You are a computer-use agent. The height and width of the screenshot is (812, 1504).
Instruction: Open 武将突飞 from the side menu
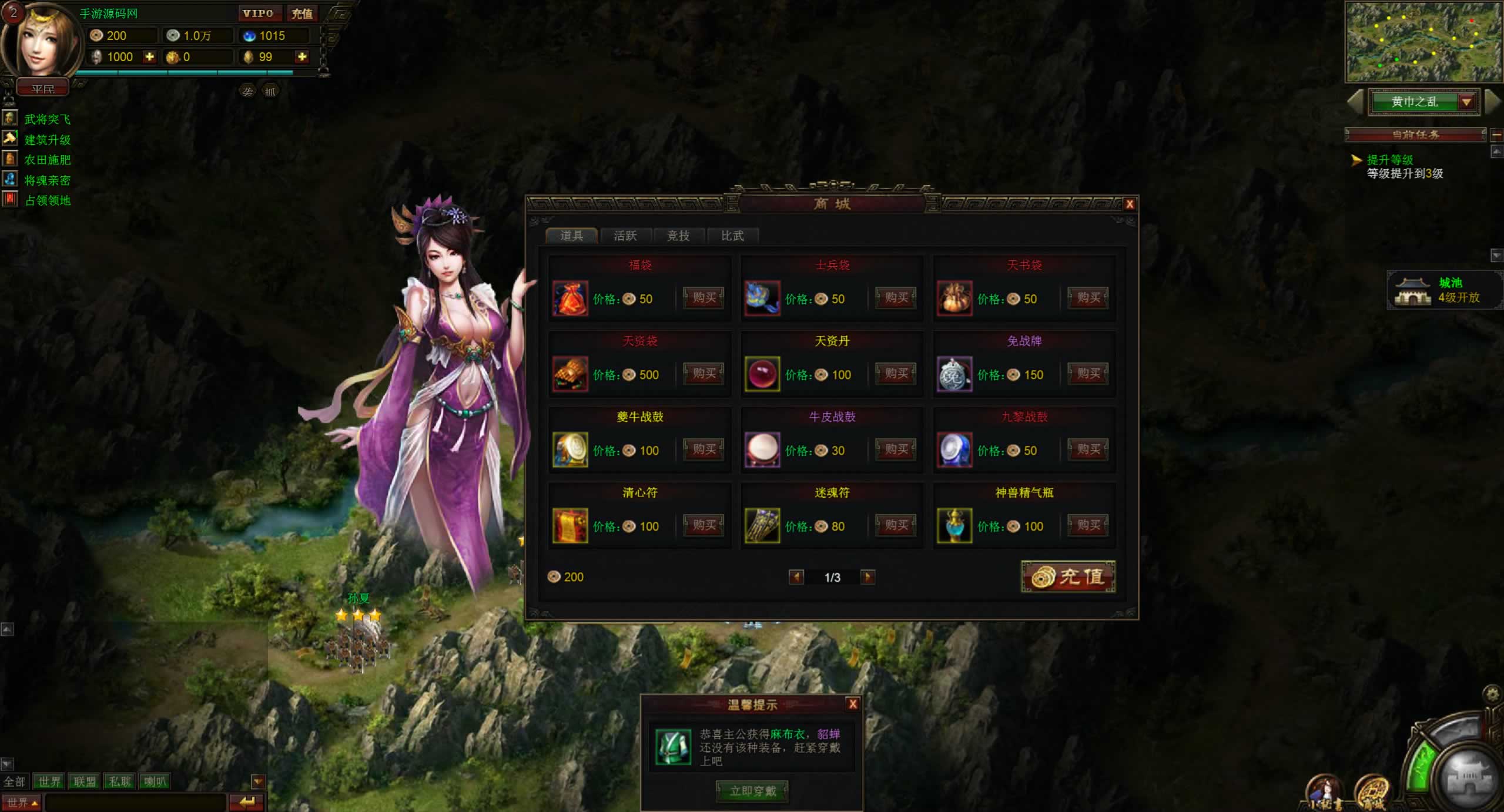(x=47, y=119)
